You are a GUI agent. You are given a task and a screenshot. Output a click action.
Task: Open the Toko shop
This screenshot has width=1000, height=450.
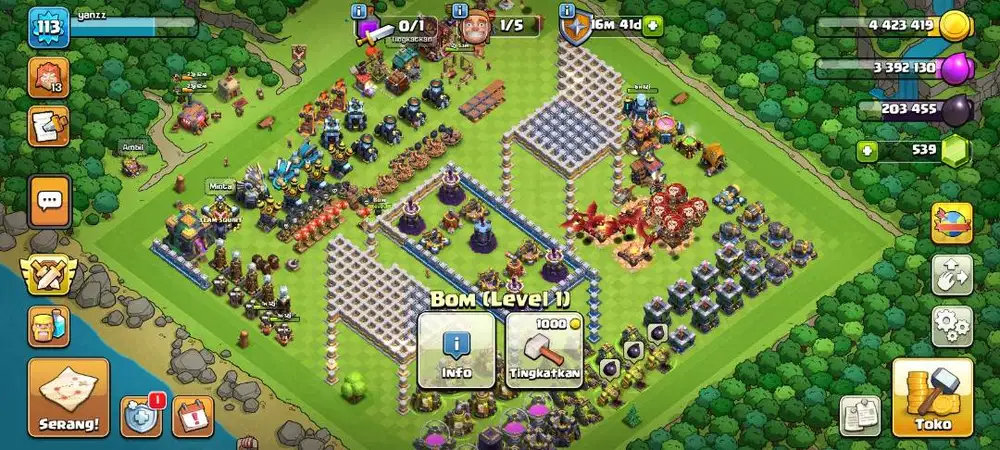pos(932,397)
